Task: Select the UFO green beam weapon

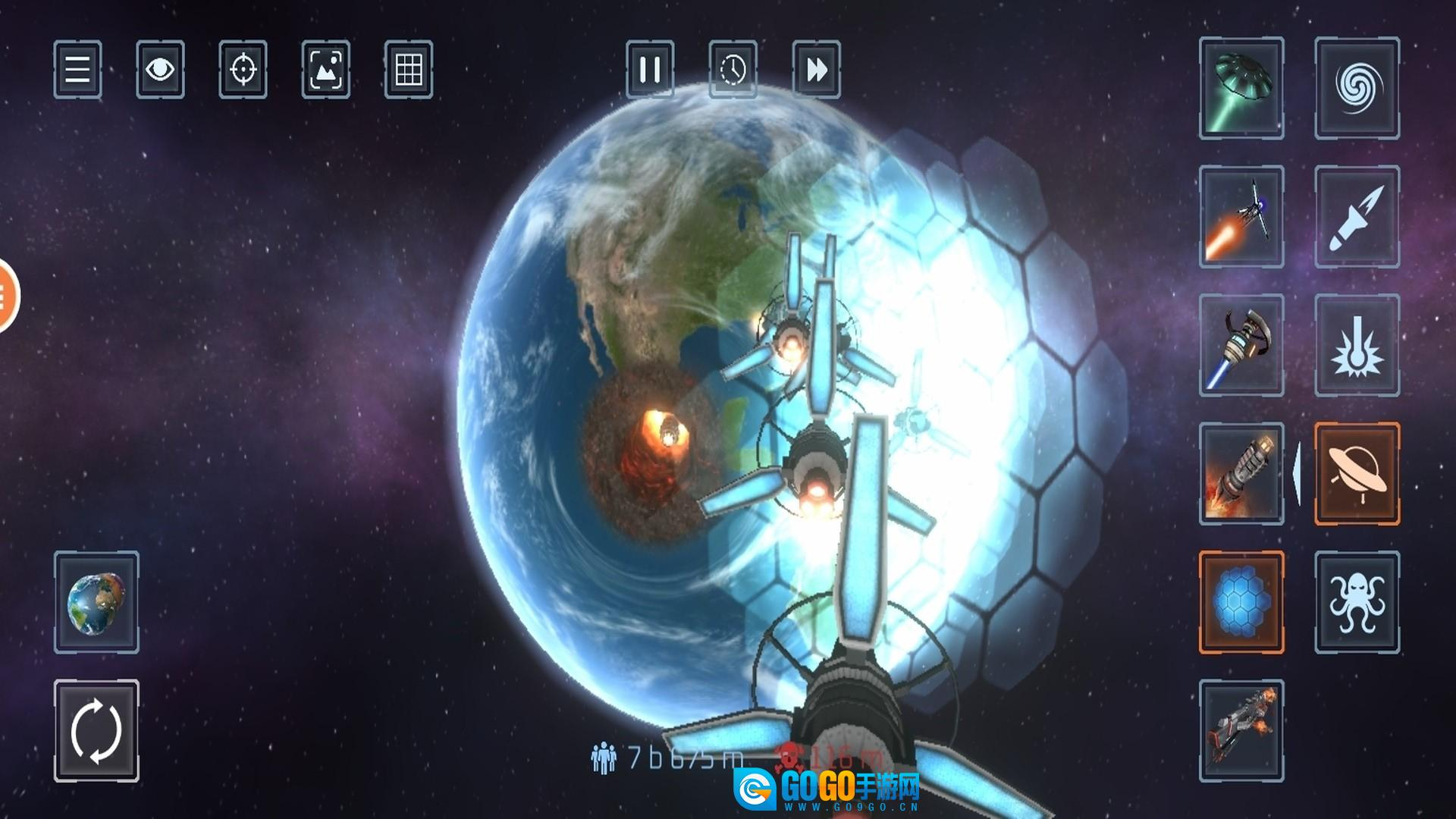Action: pyautogui.click(x=1241, y=88)
